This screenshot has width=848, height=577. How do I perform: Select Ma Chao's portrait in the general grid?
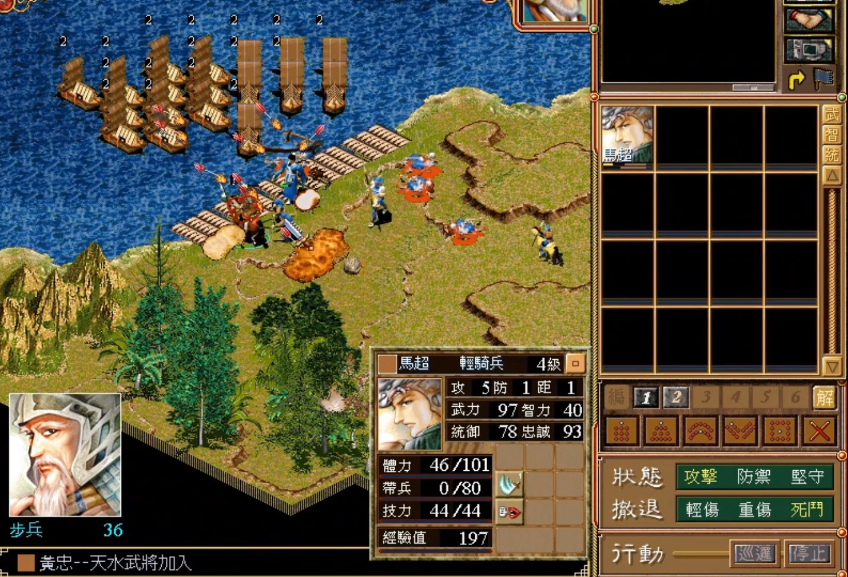click(x=628, y=135)
